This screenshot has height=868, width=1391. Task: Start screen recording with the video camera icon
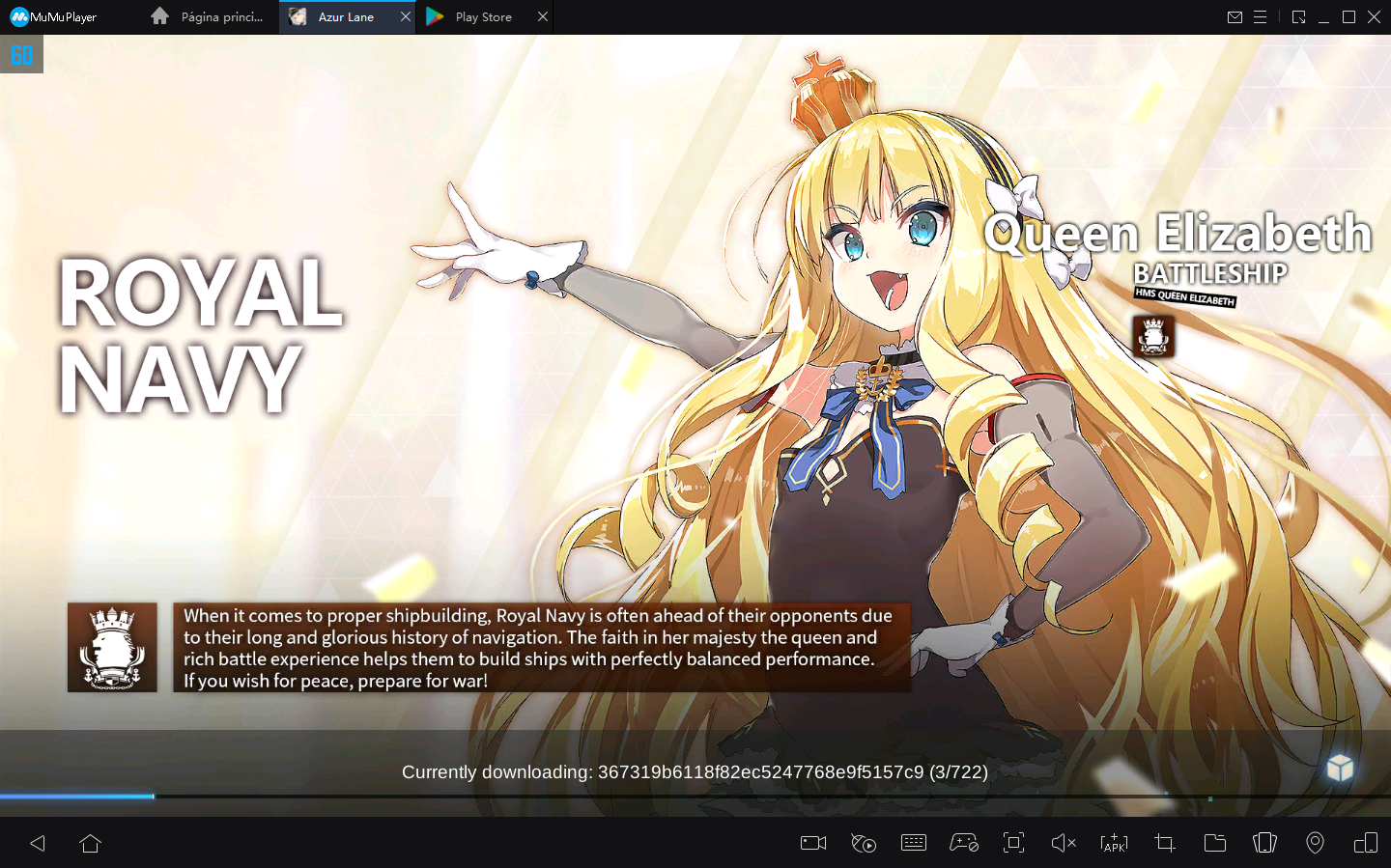(812, 843)
